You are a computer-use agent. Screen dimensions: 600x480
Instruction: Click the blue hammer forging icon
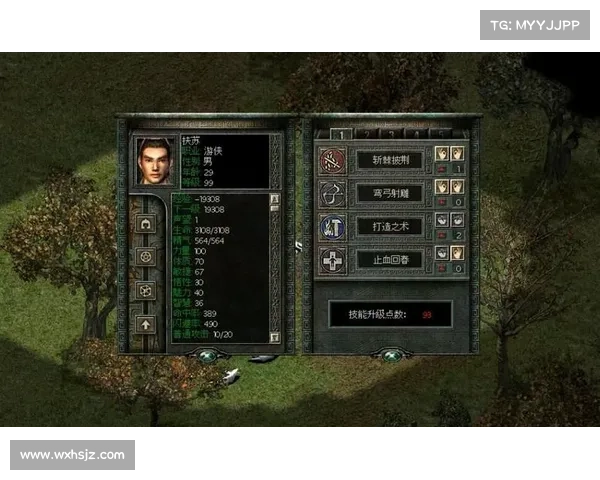[332, 227]
